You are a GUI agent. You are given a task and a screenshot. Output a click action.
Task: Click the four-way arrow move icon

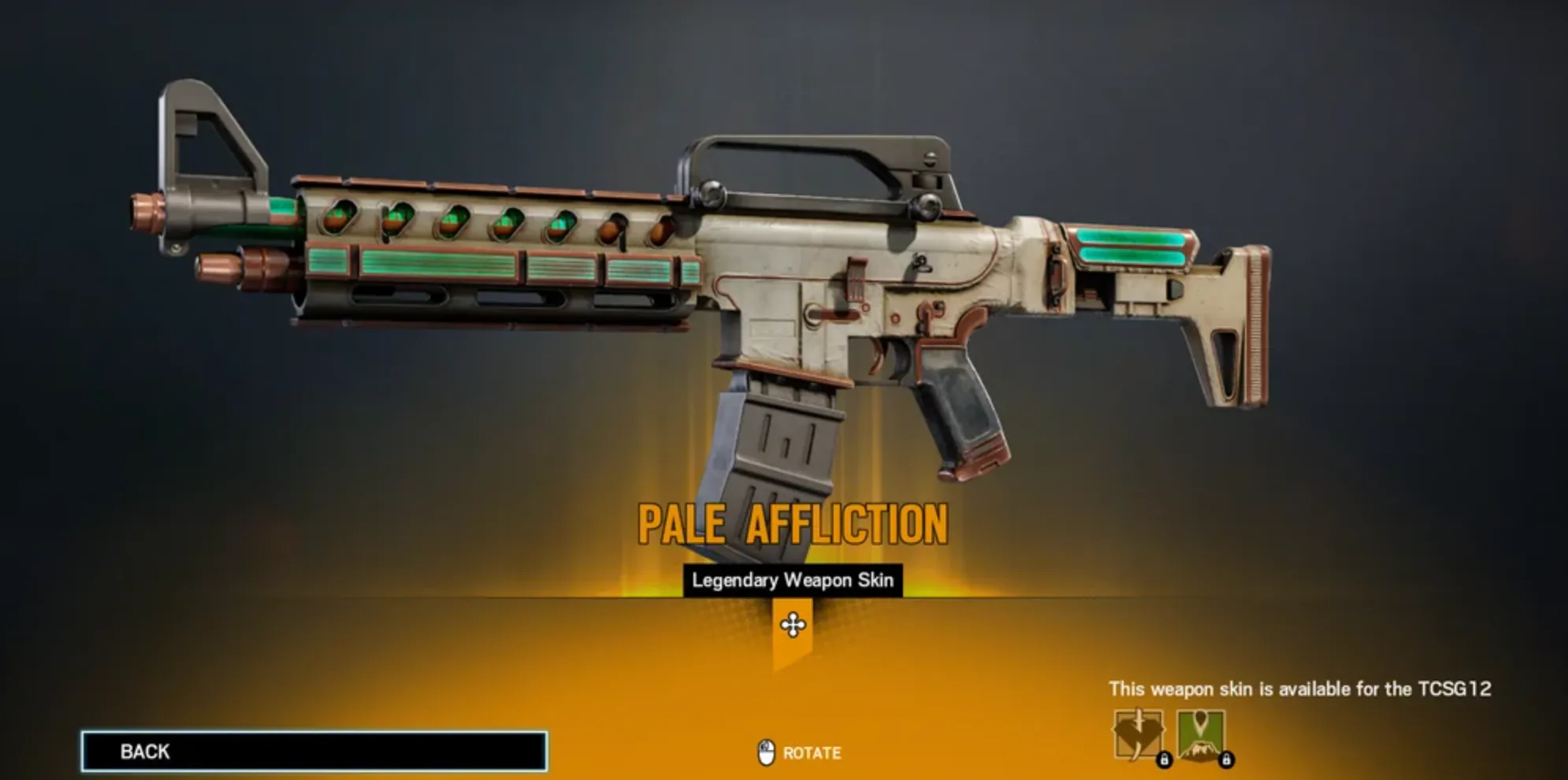[x=793, y=625]
